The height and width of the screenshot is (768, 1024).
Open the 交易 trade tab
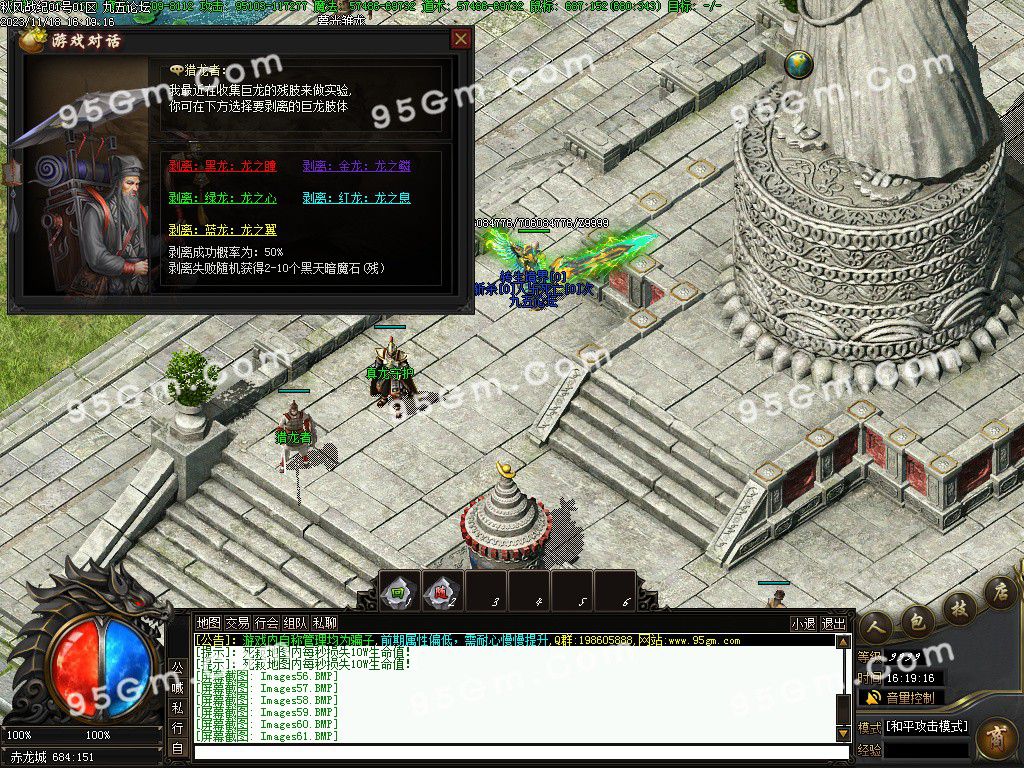(x=237, y=623)
